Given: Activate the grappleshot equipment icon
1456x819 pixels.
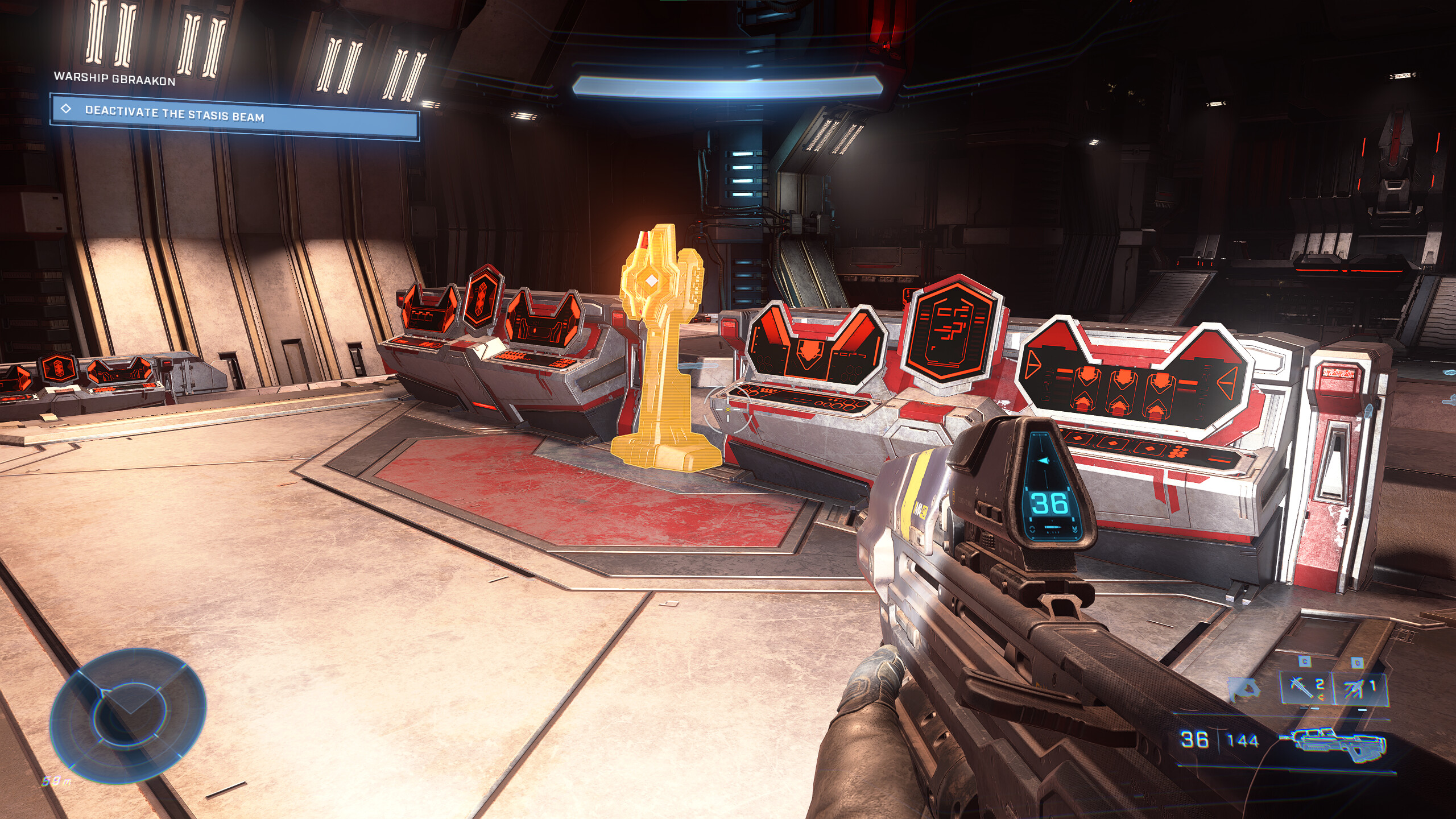Looking at the screenshot, I should (1359, 688).
